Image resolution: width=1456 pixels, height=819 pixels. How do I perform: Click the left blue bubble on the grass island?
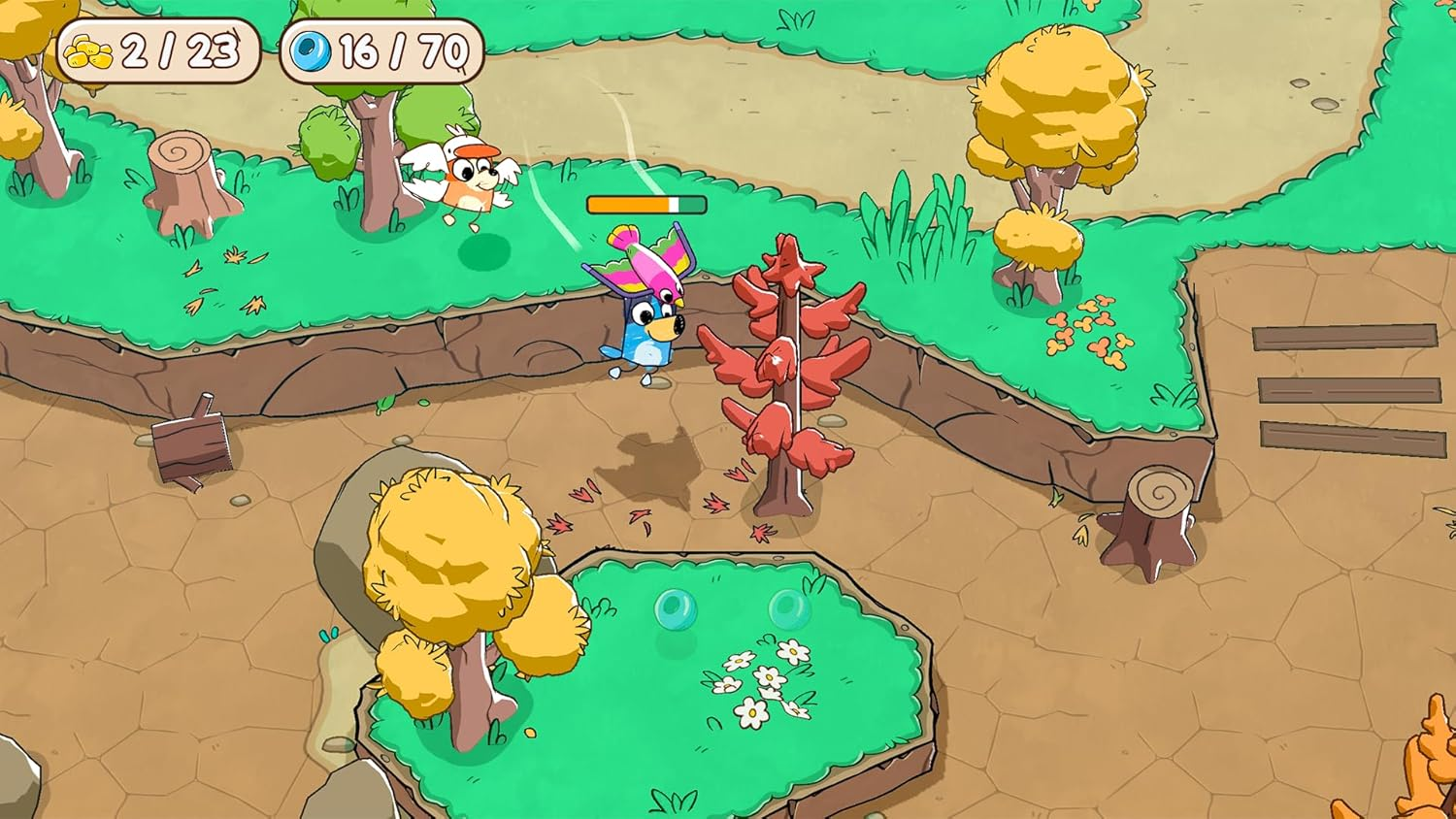pyautogui.click(x=674, y=609)
